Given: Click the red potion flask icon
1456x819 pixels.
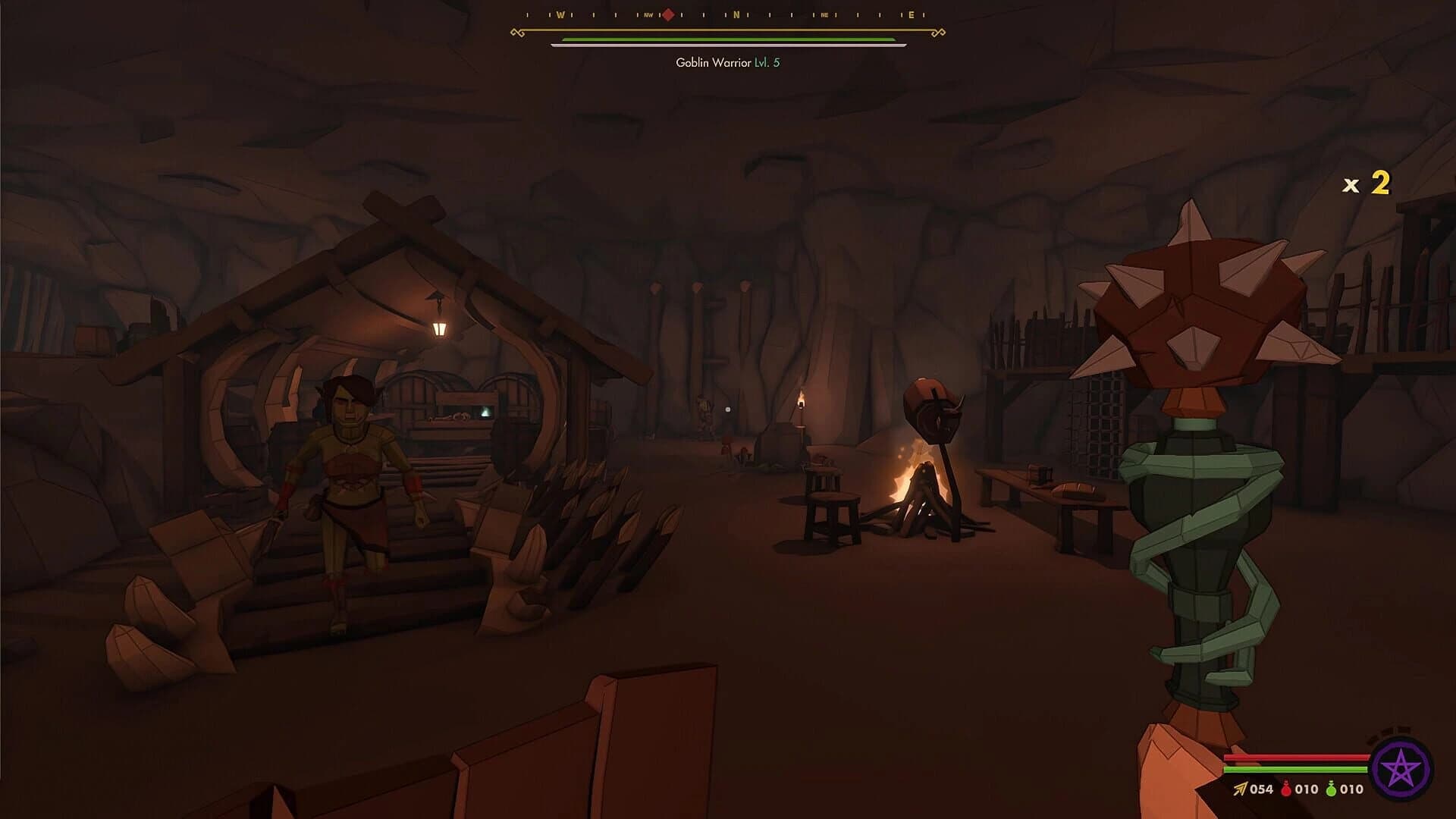Looking at the screenshot, I should tap(1287, 790).
